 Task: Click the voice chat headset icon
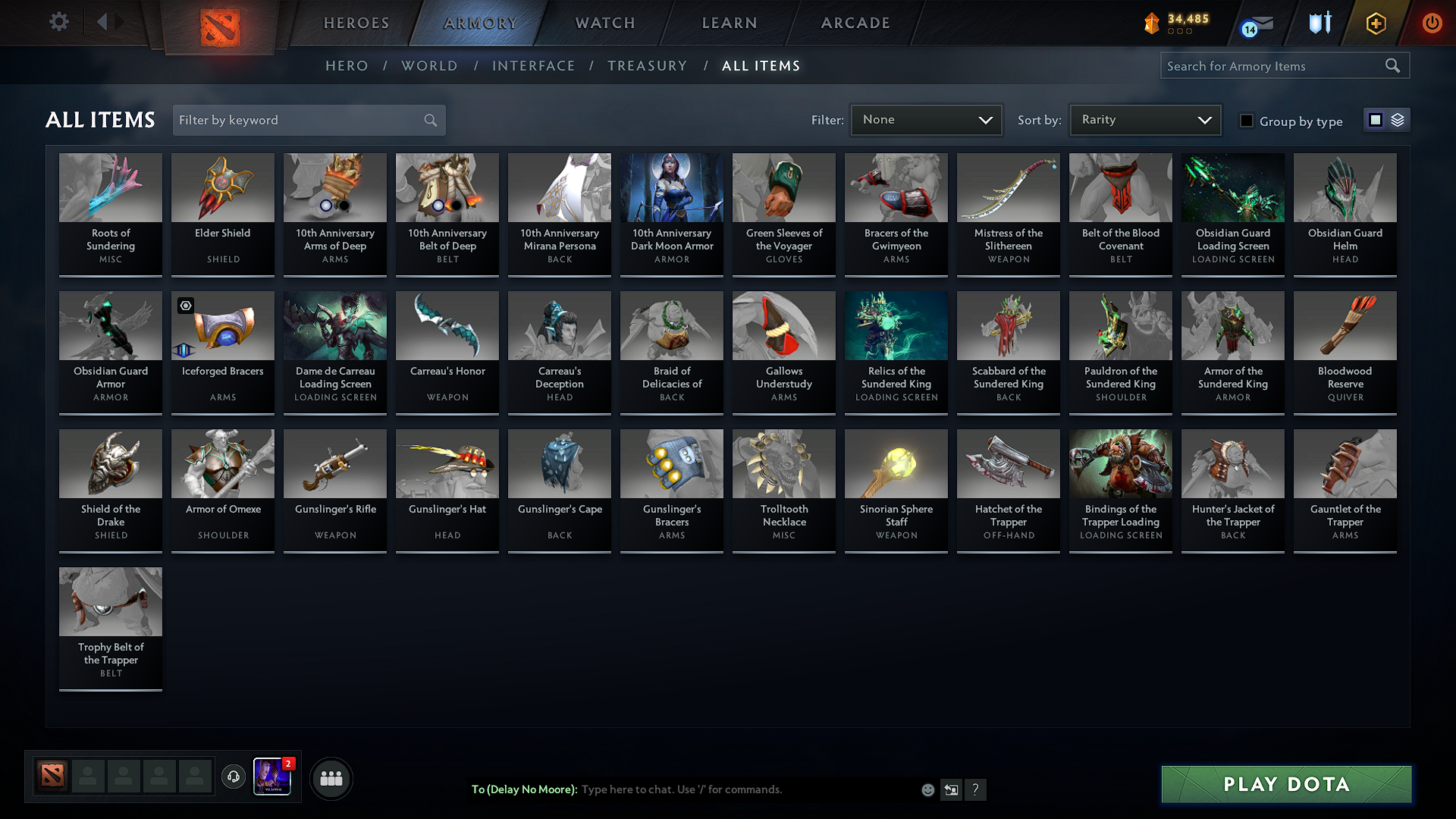[x=234, y=778]
